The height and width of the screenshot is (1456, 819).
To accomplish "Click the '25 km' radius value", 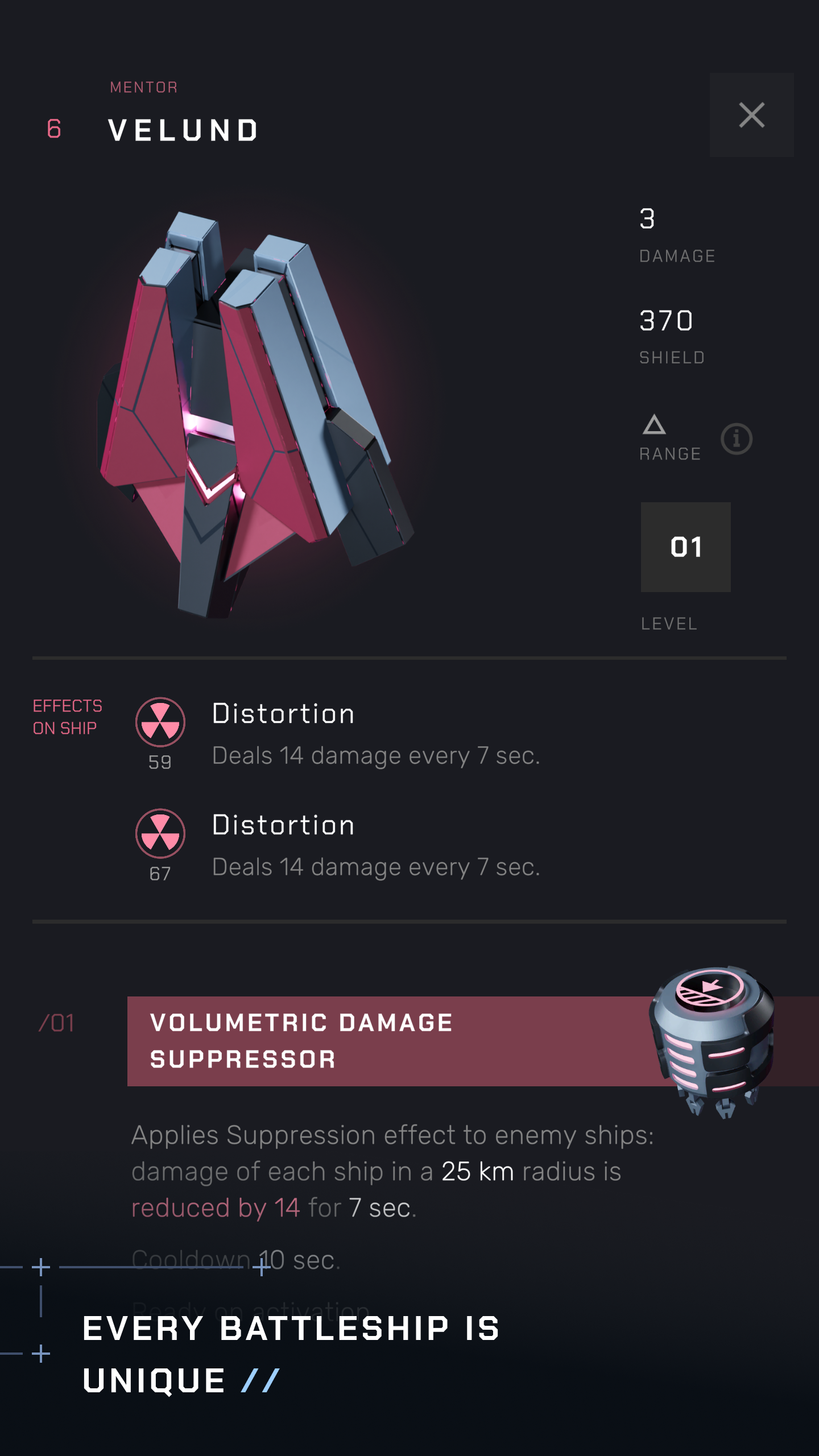I will tap(477, 1171).
